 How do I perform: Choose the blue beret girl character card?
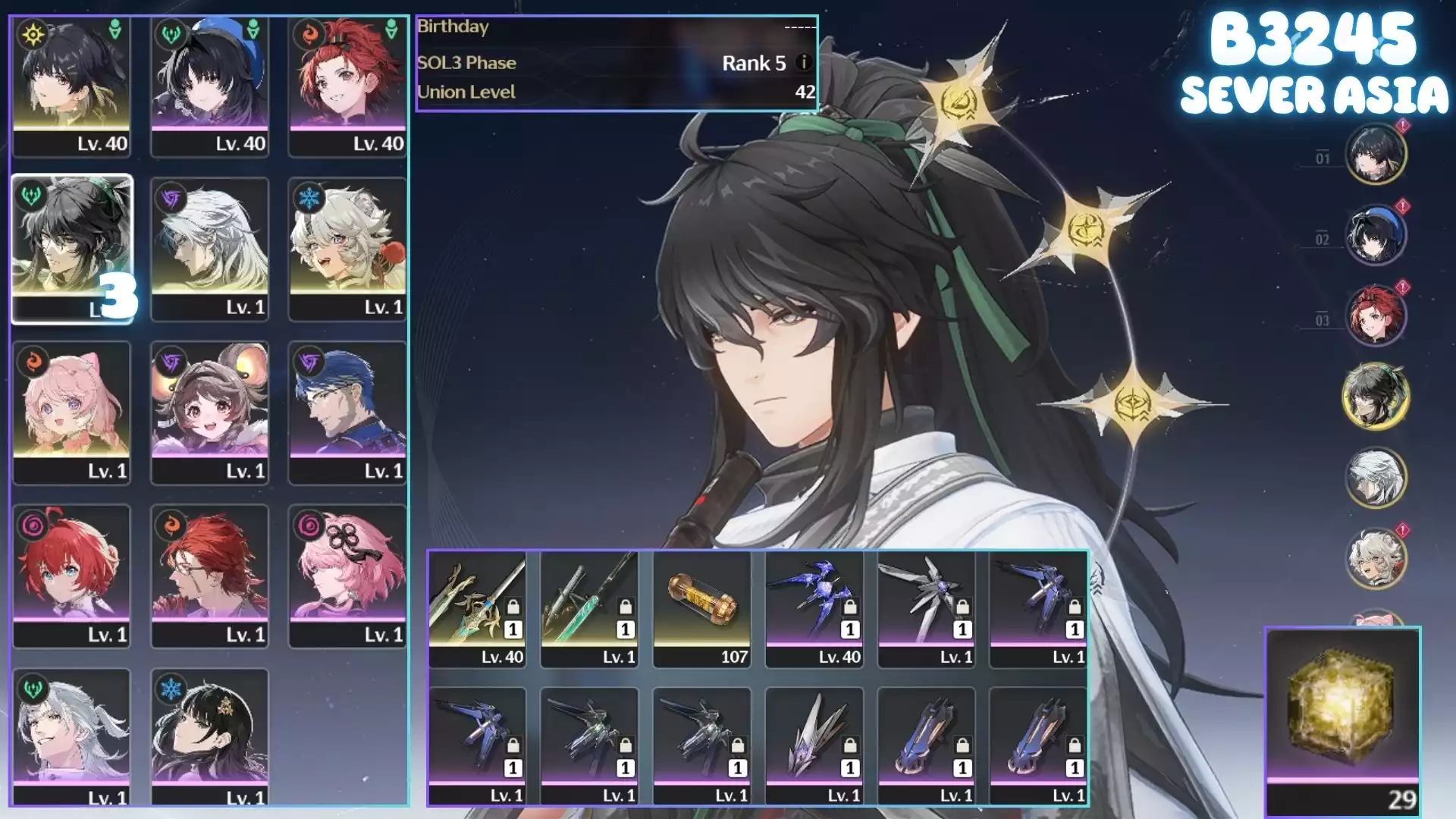click(209, 86)
